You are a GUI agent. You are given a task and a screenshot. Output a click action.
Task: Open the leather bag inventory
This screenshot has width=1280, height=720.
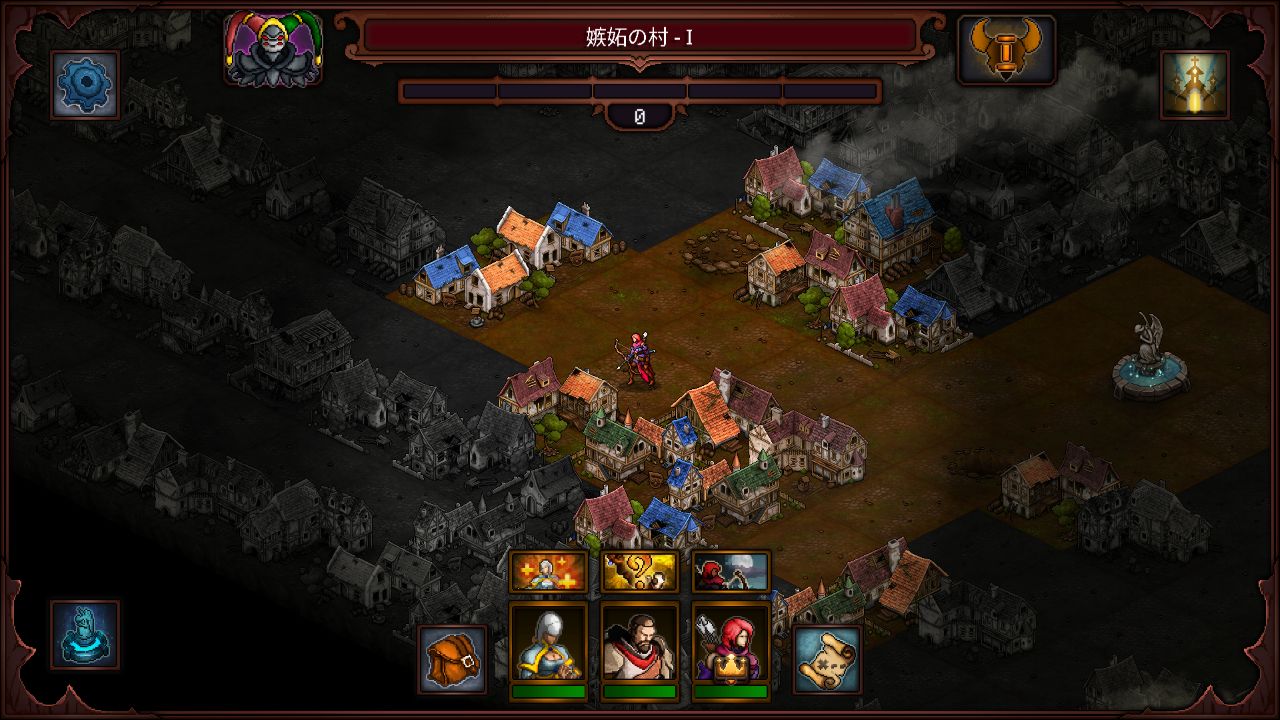(452, 659)
